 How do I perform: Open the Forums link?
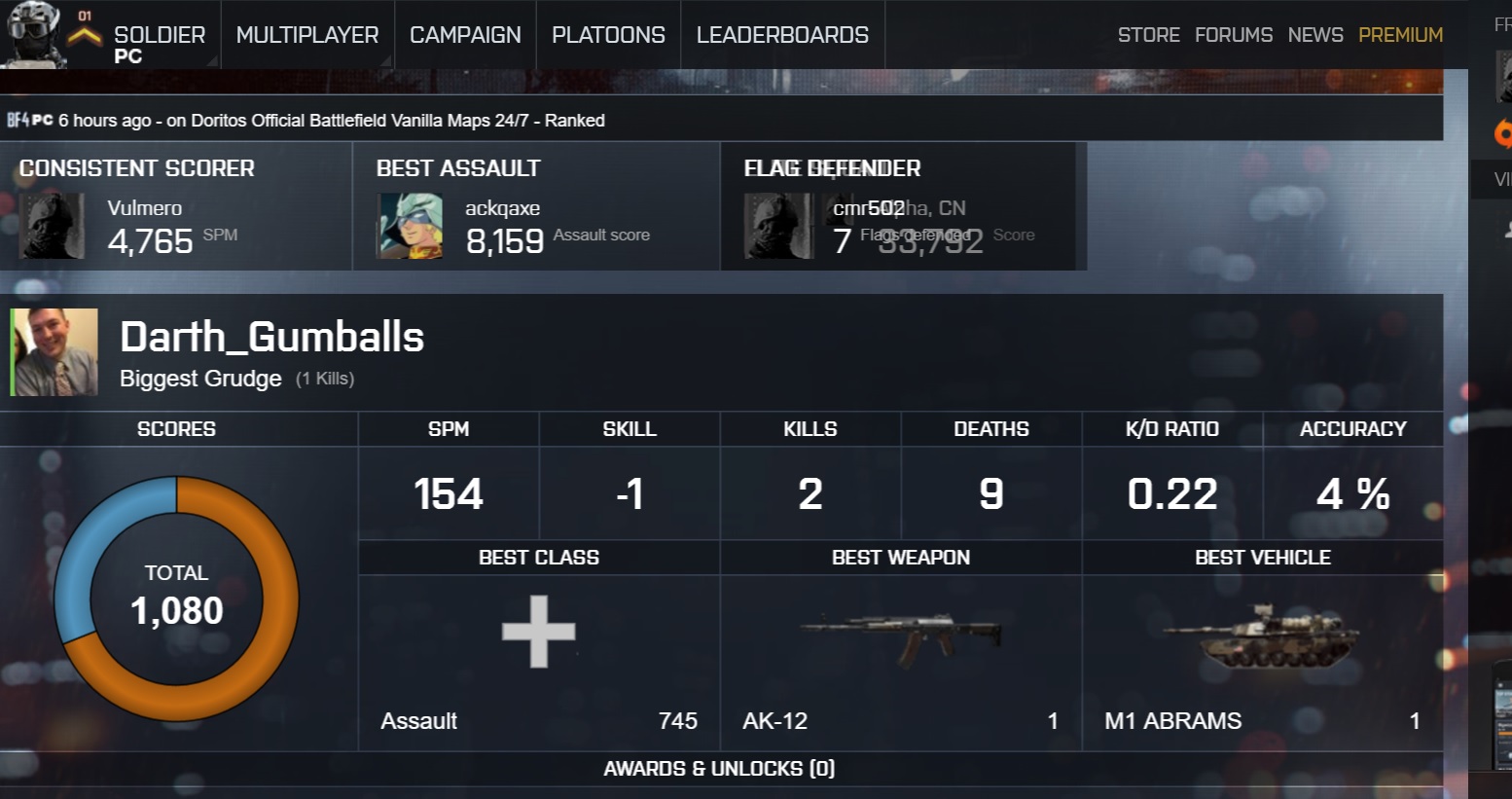(1234, 35)
